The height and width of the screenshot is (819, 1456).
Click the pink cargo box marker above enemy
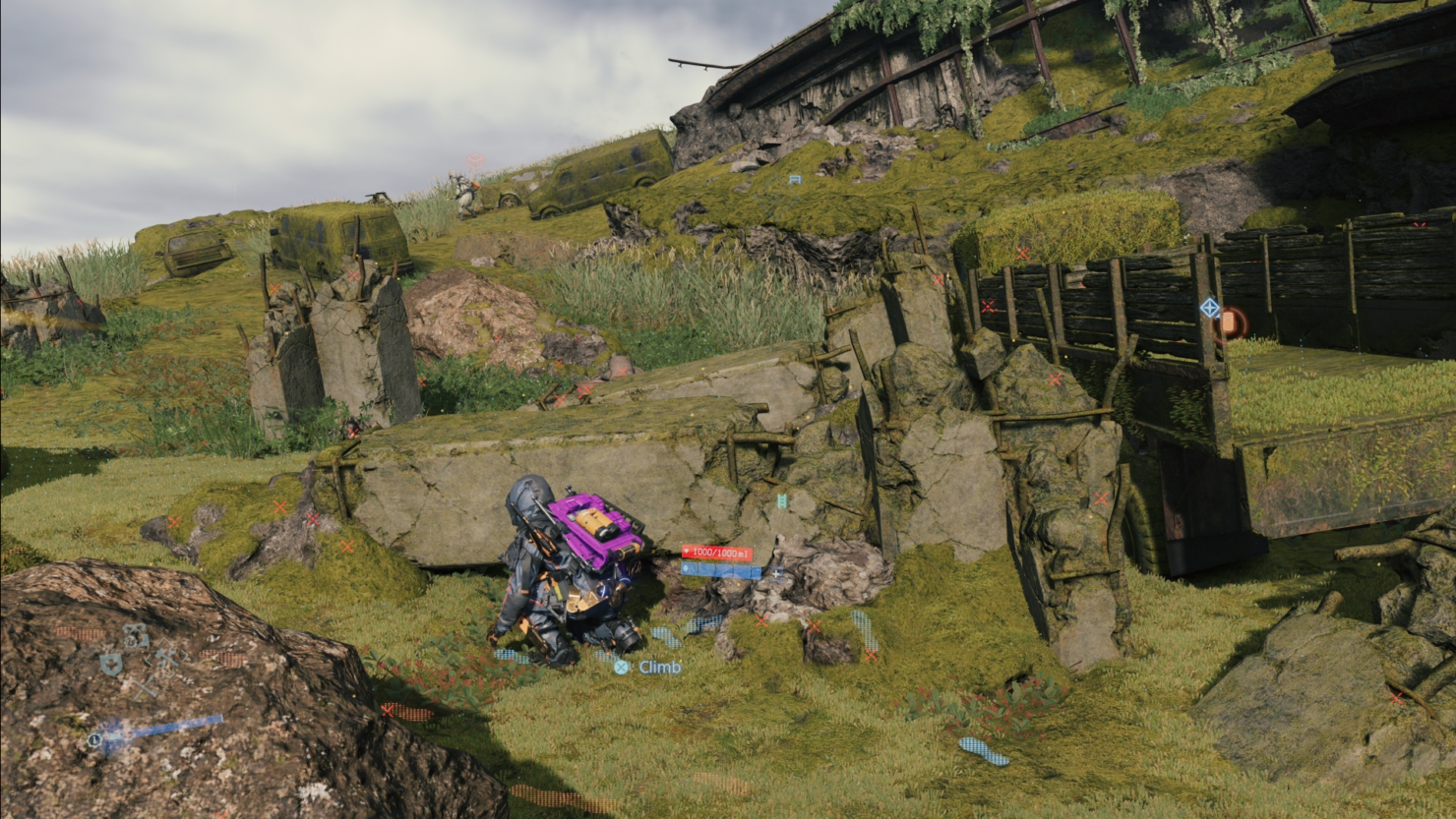pyautogui.click(x=475, y=160)
